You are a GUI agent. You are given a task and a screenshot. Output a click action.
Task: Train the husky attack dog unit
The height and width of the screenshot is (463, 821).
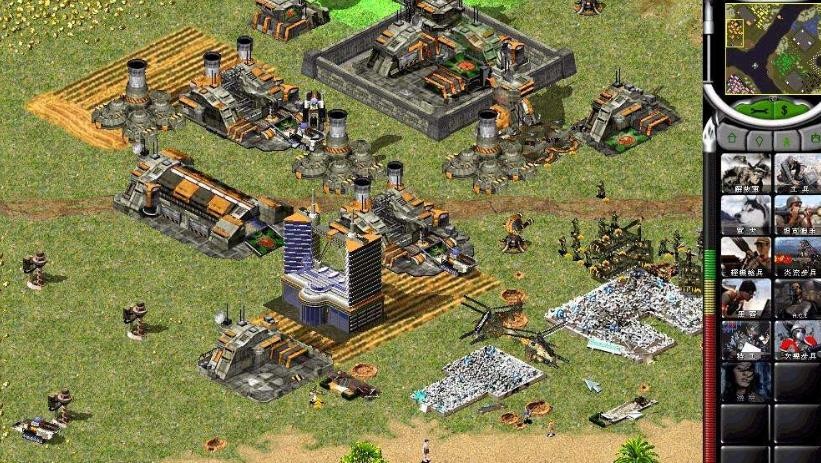point(745,214)
